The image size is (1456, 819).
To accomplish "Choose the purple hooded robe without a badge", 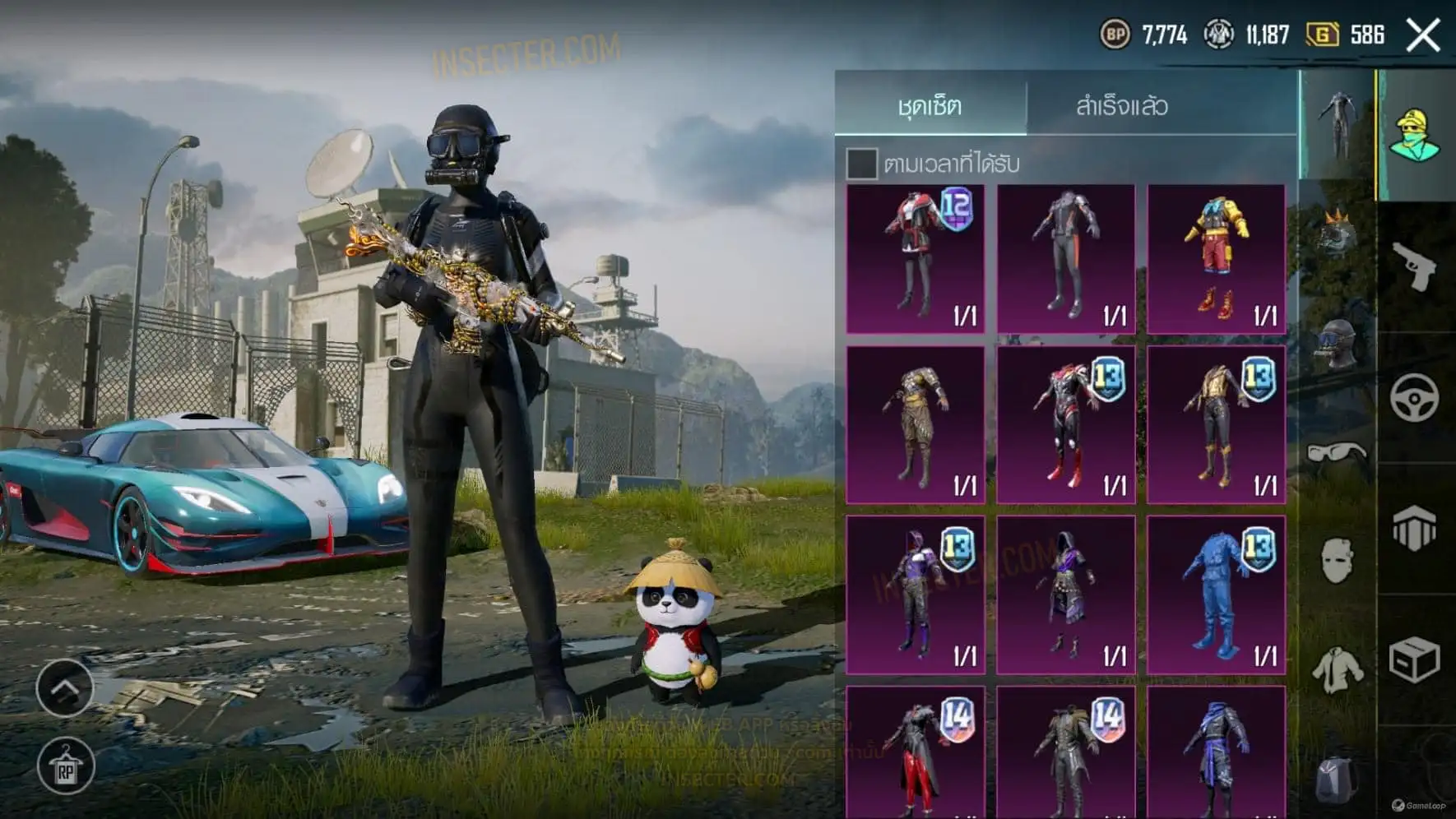I will [1066, 595].
